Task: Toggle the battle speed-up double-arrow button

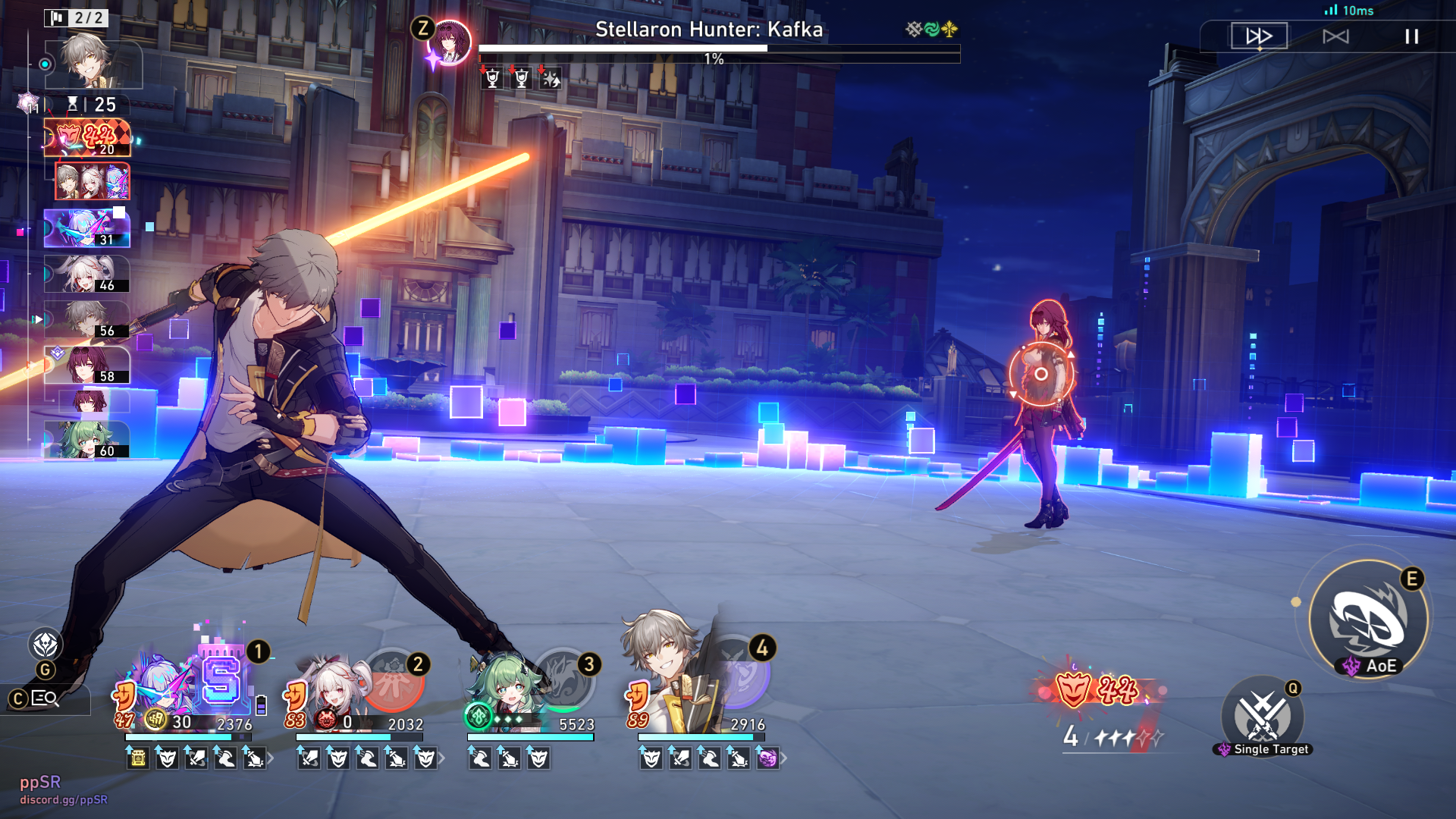Action: pyautogui.click(x=1259, y=36)
